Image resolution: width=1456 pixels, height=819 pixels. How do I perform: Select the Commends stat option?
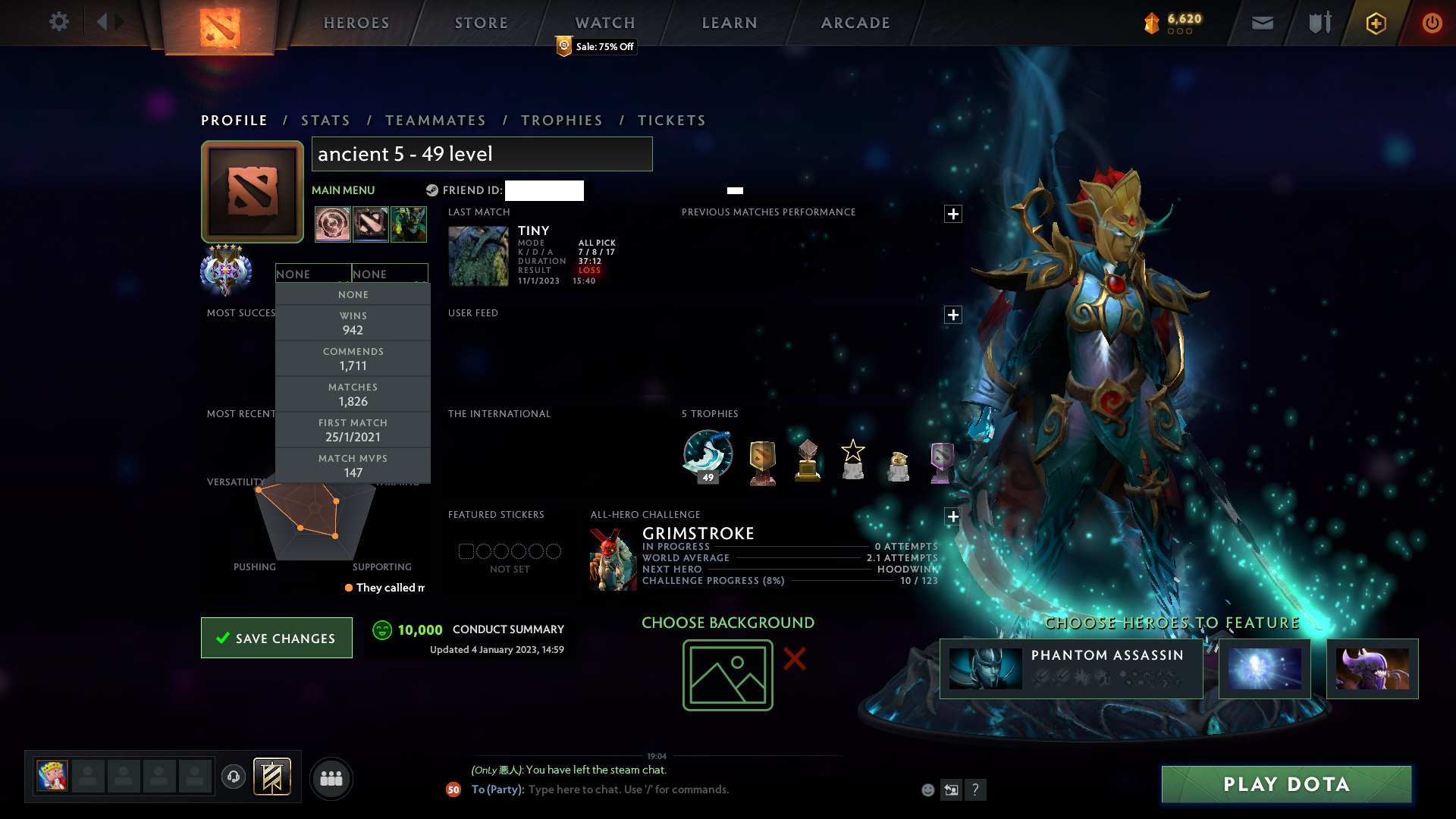point(353,358)
